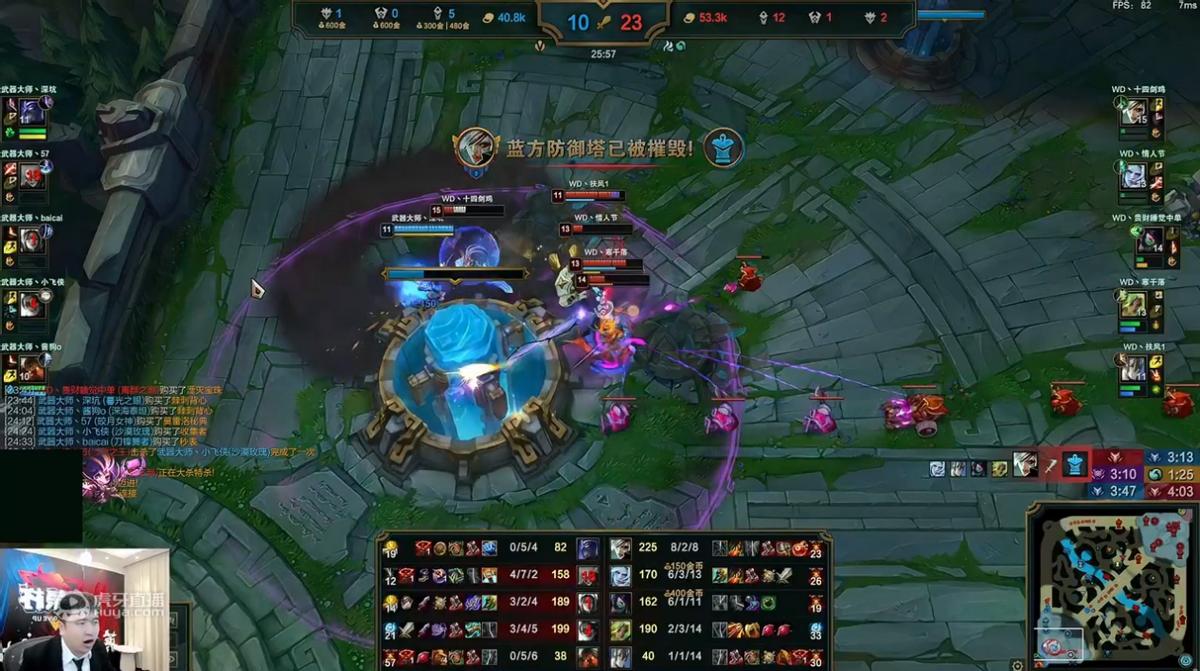Click the blue player 57 champion portrait
The height and width of the screenshot is (671, 1200).
click(31, 176)
